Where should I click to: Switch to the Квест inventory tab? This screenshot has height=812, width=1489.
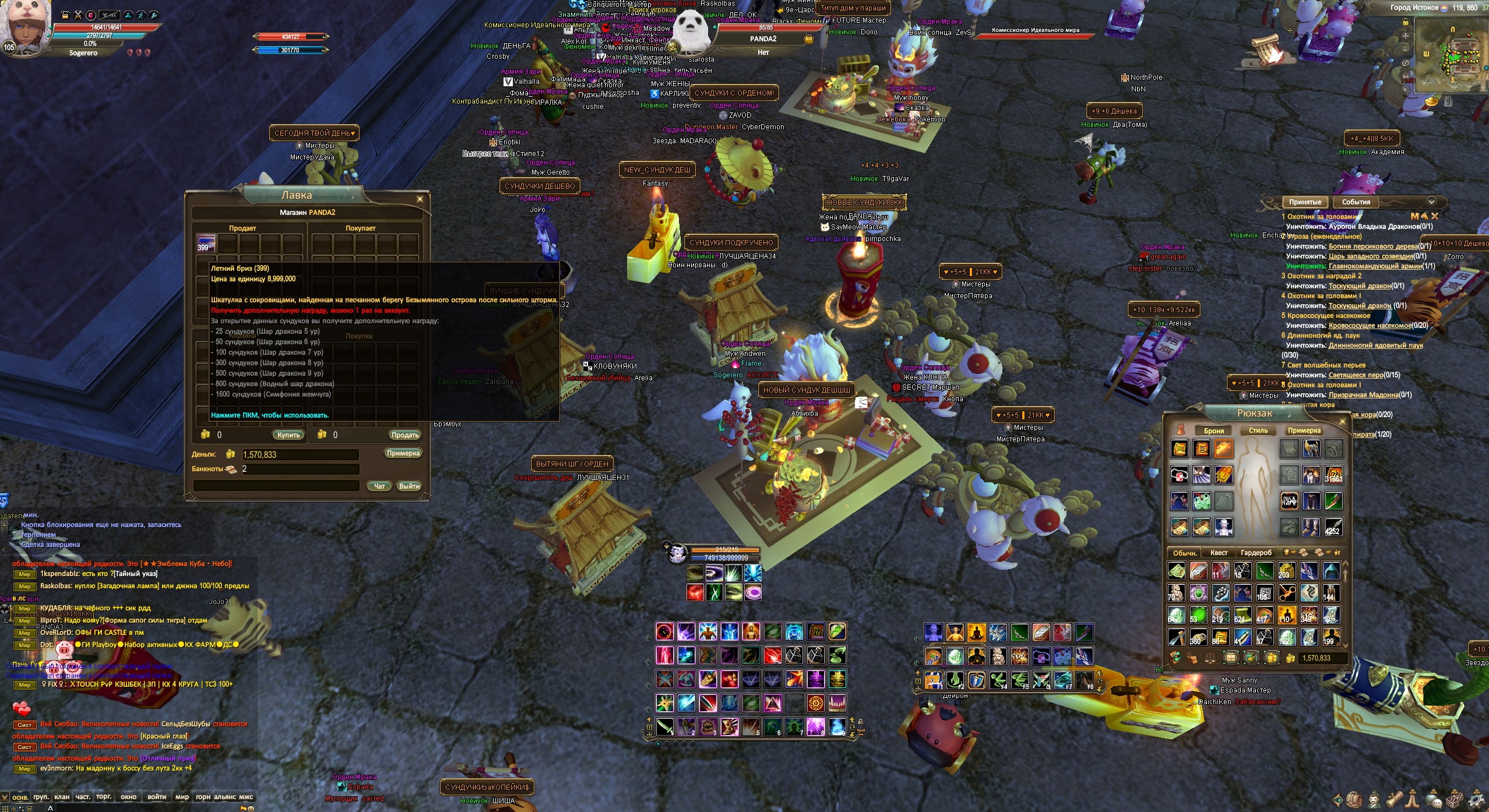point(1219,553)
